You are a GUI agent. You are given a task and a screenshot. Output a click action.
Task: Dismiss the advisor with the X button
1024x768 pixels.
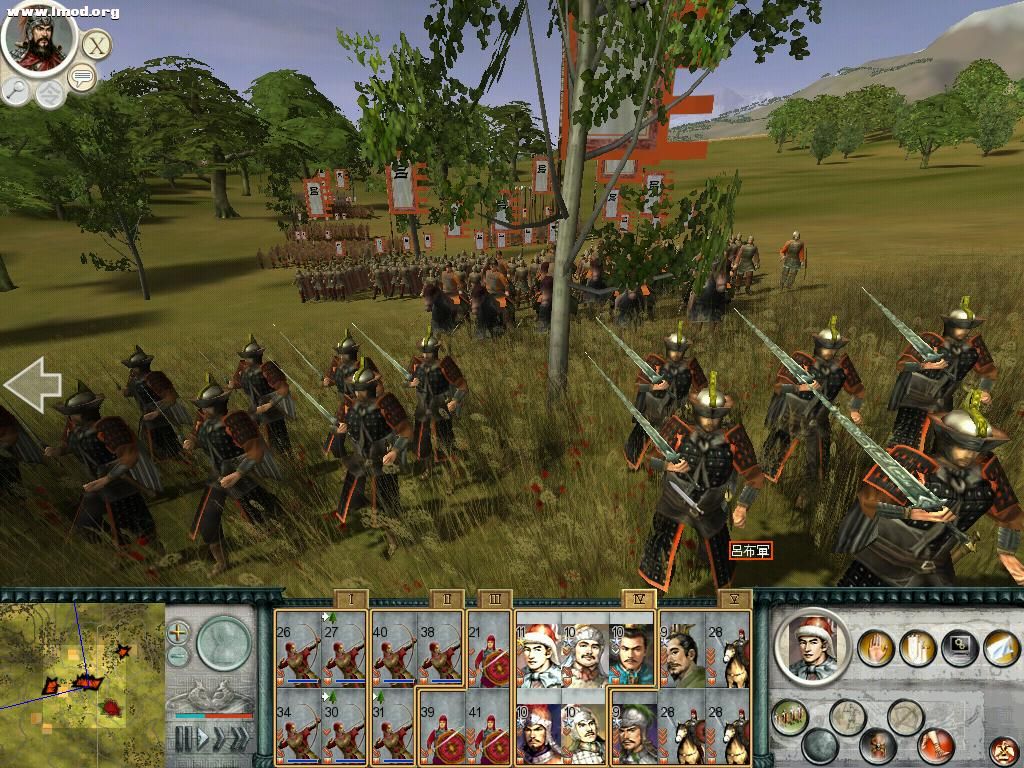click(96, 45)
